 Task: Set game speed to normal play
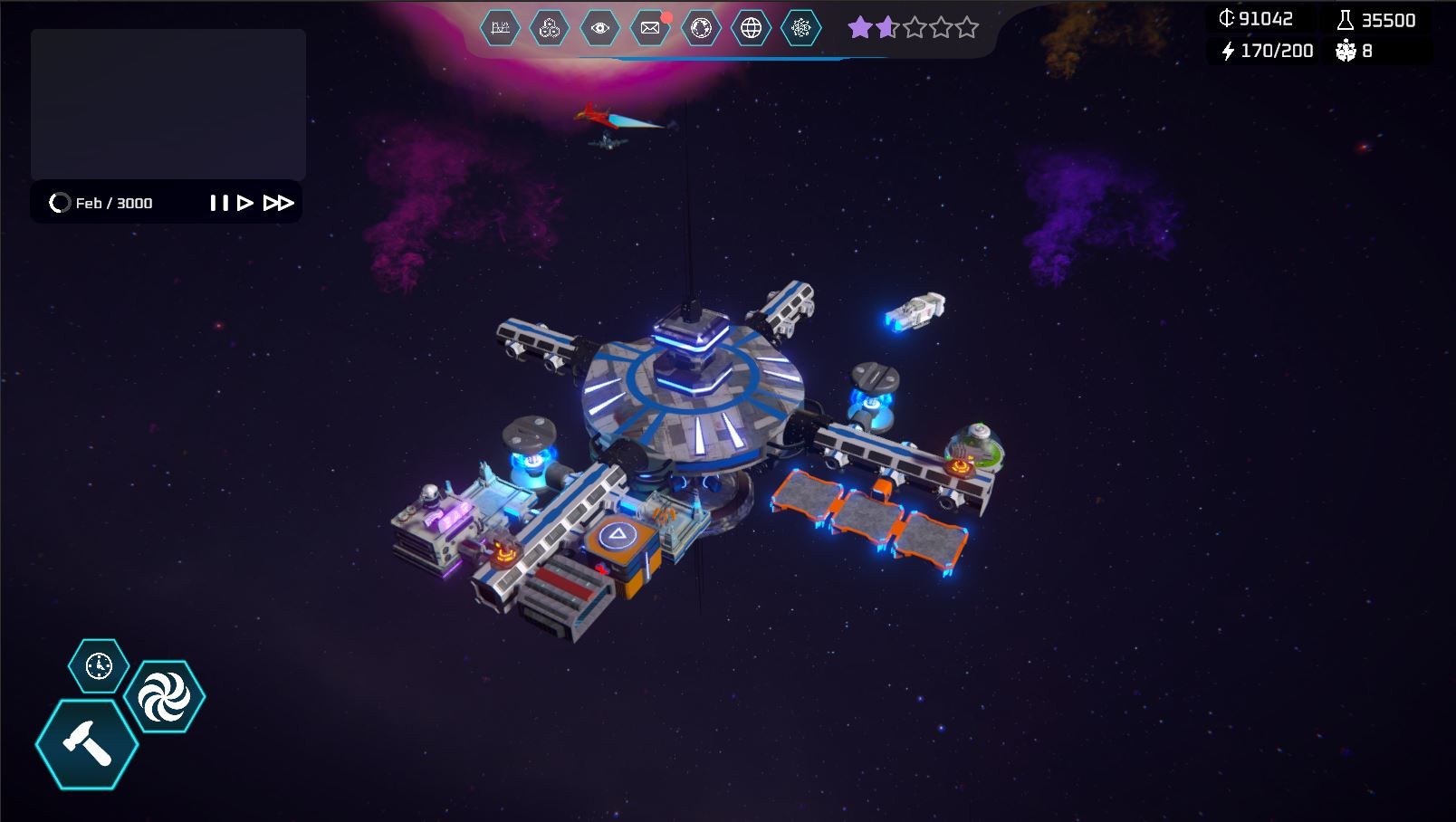(x=244, y=203)
